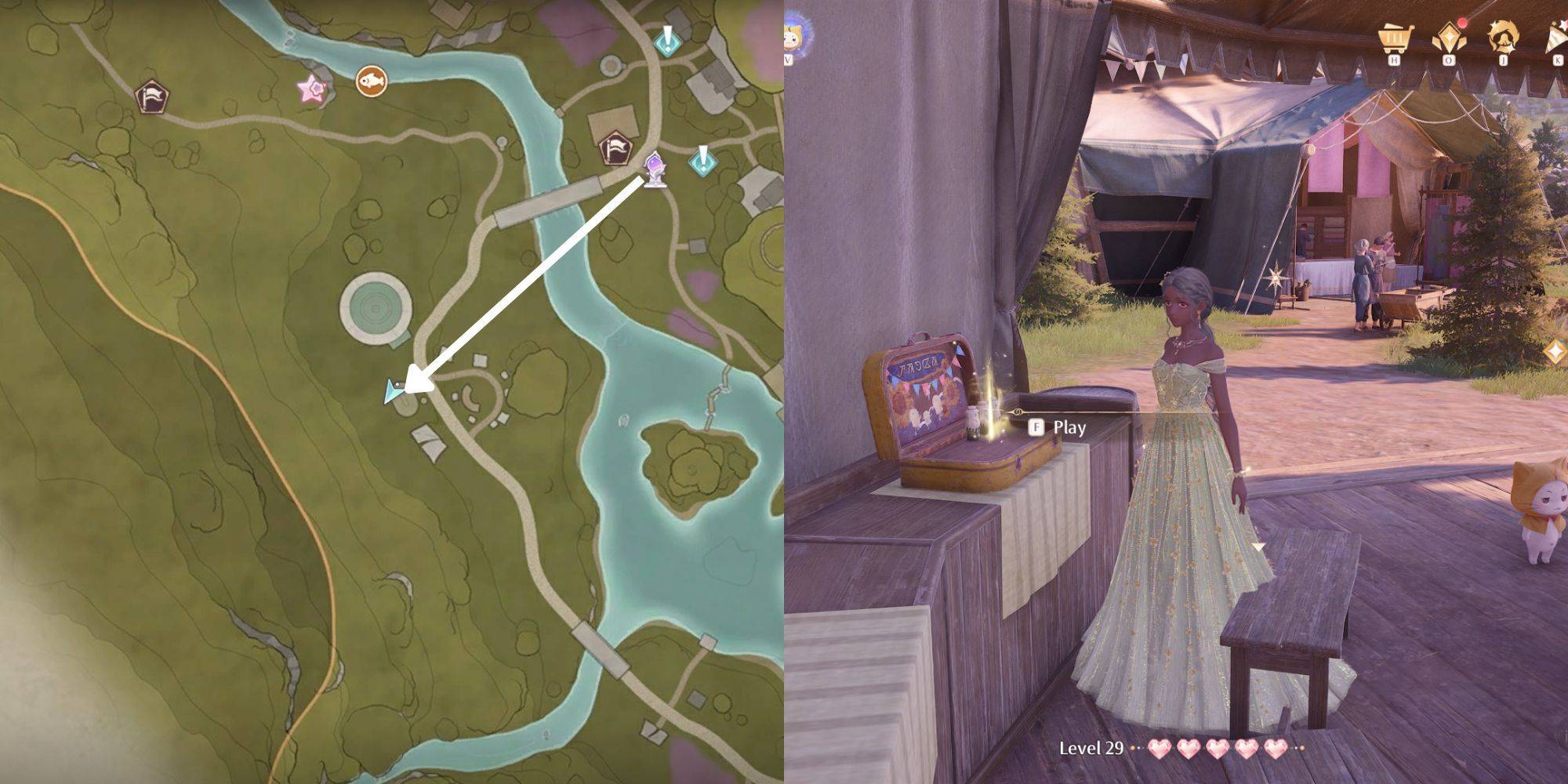Screen dimensions: 1568x784
Task: Select the Momo cat portrait icon
Action: tap(797, 36)
